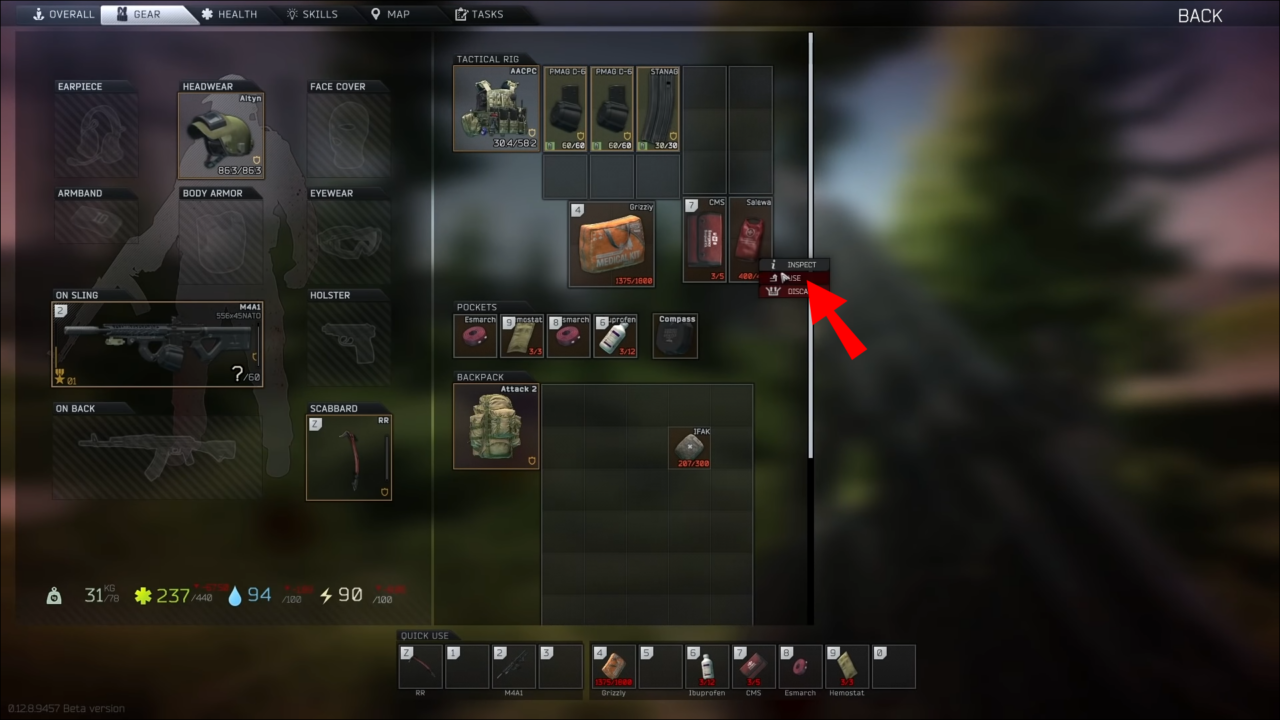Select the Hemostat tourniquet in pockets
This screenshot has height=720, width=1280.
[521, 335]
